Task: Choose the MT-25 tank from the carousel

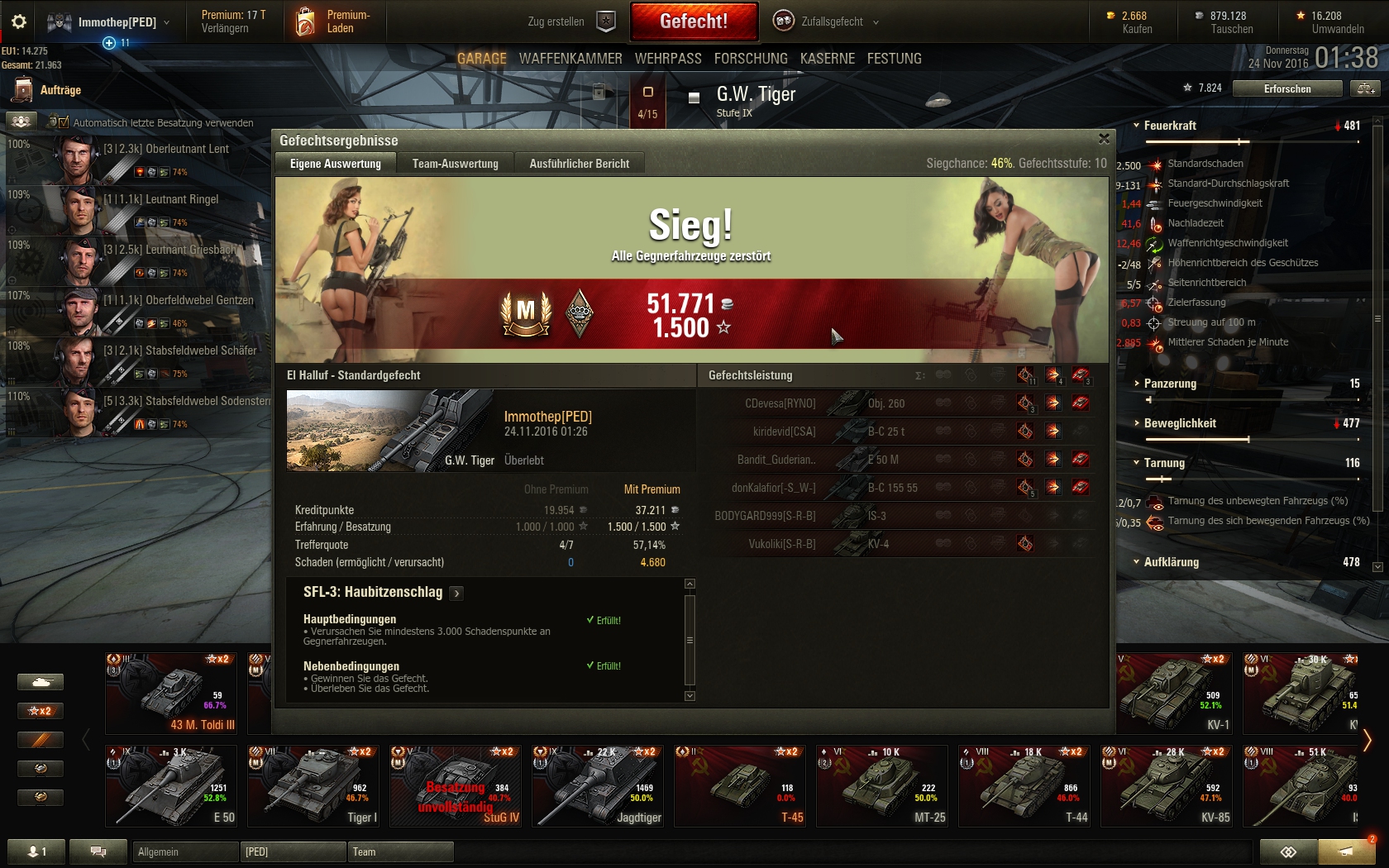Action: coord(882,785)
